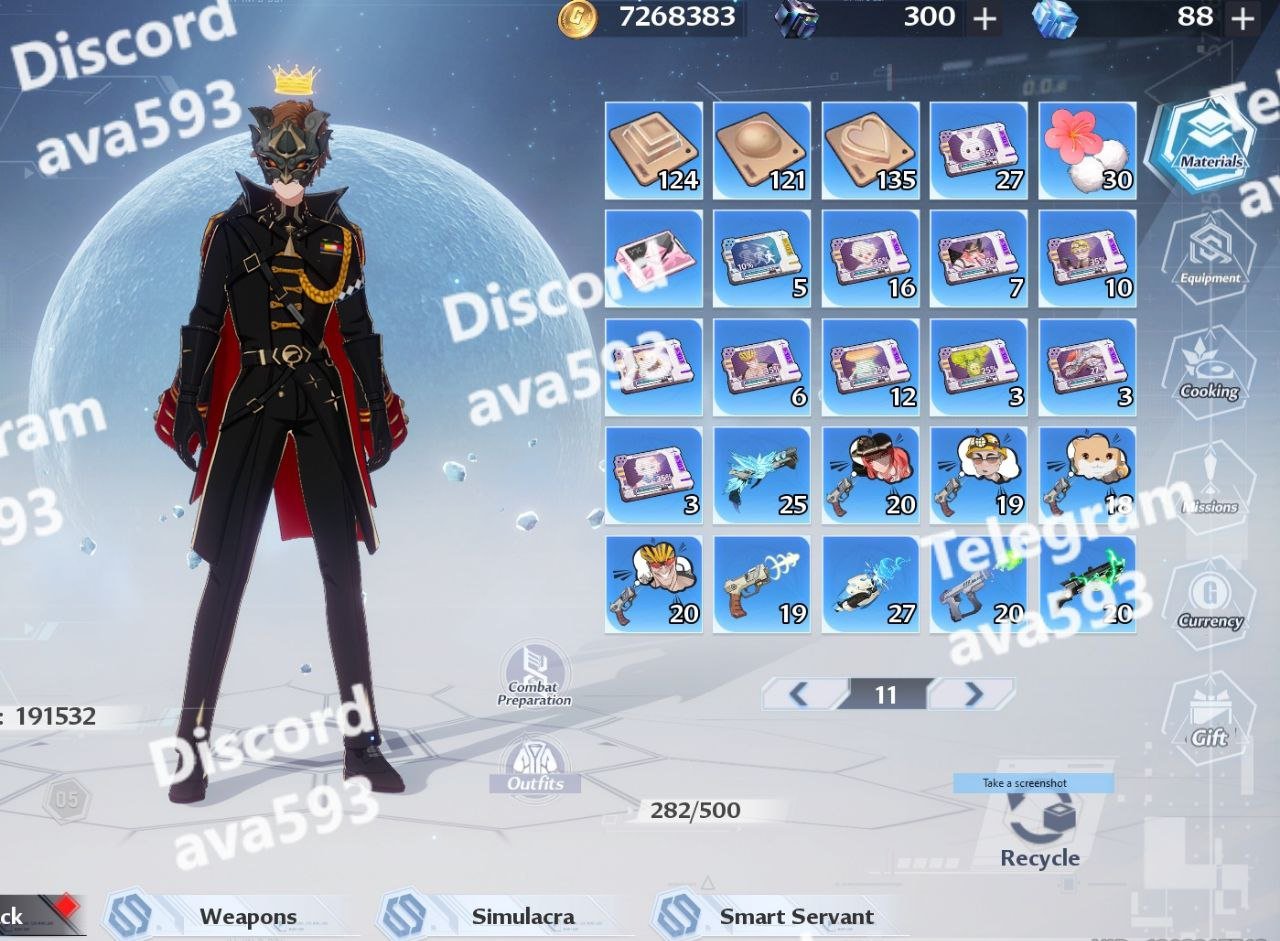Select the Missions inventory tab
This screenshot has height=941, width=1280.
click(x=1209, y=492)
